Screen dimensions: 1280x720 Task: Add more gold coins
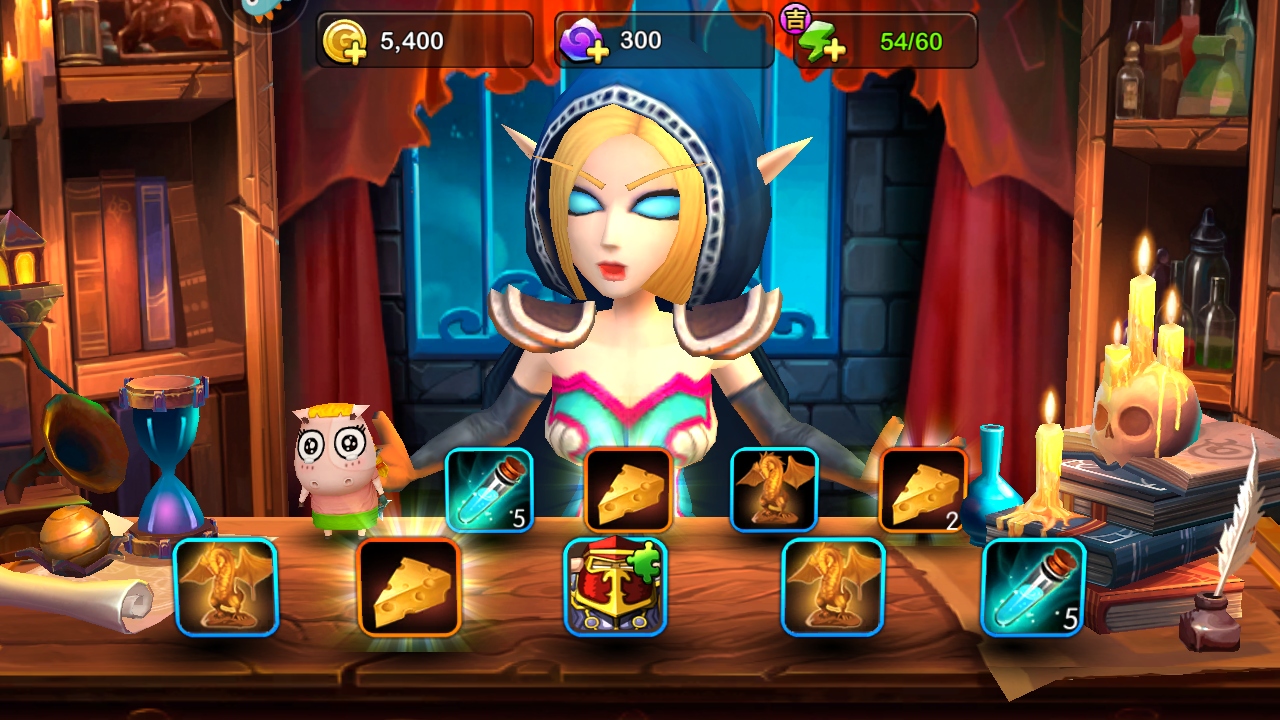coord(346,43)
